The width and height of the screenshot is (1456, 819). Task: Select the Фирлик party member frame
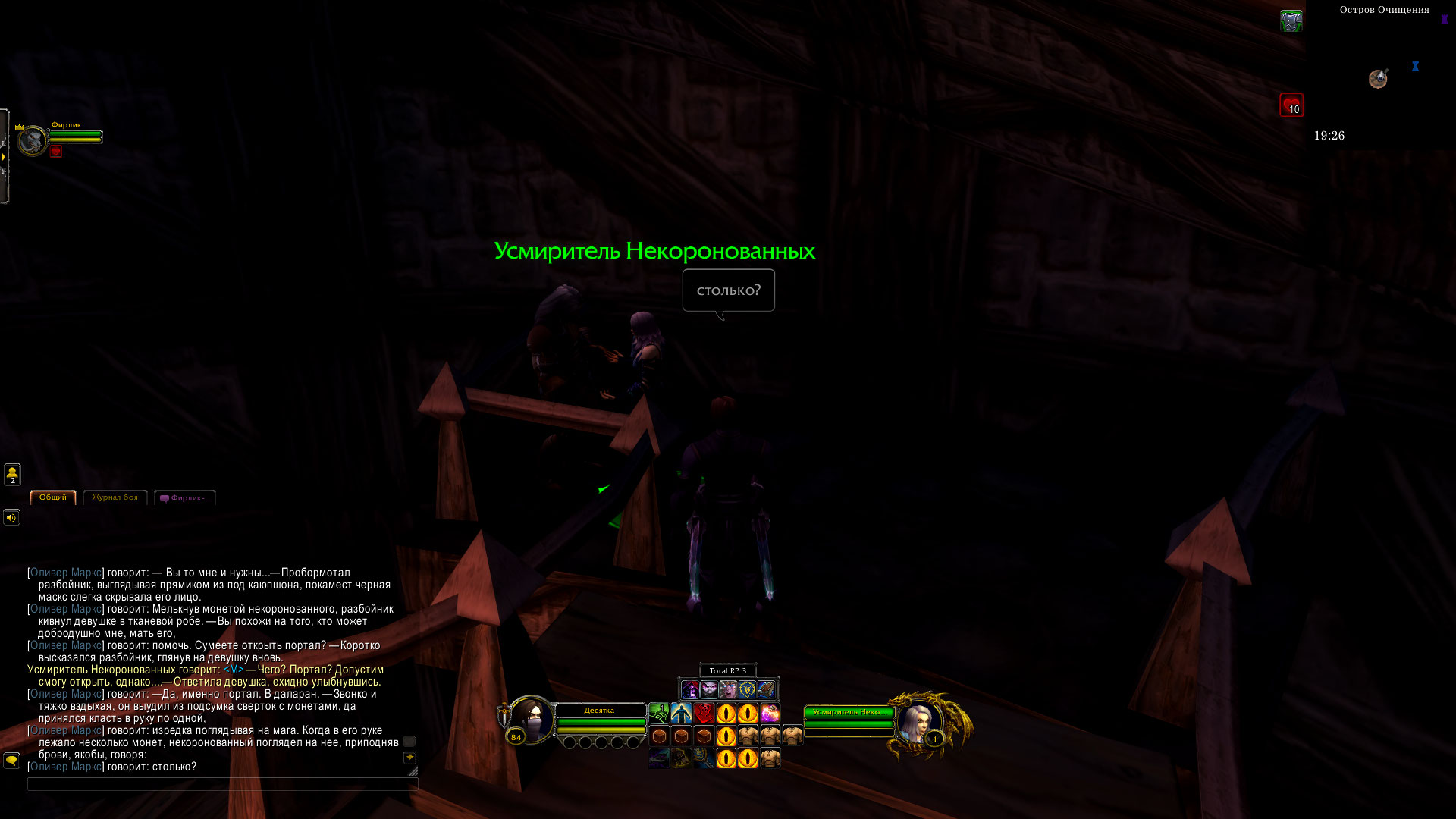click(x=34, y=140)
